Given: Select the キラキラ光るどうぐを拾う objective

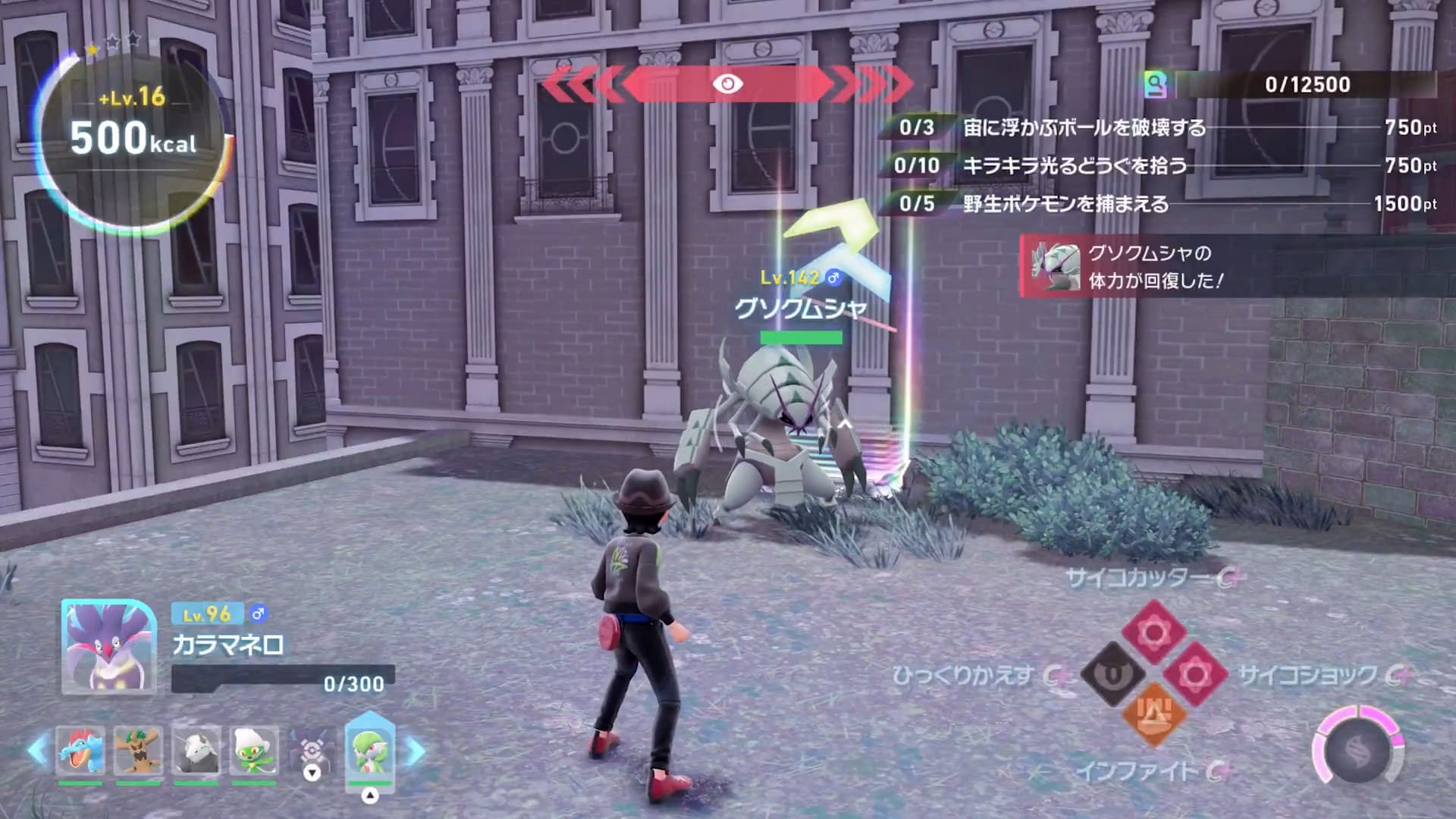Looking at the screenshot, I should point(1075,165).
